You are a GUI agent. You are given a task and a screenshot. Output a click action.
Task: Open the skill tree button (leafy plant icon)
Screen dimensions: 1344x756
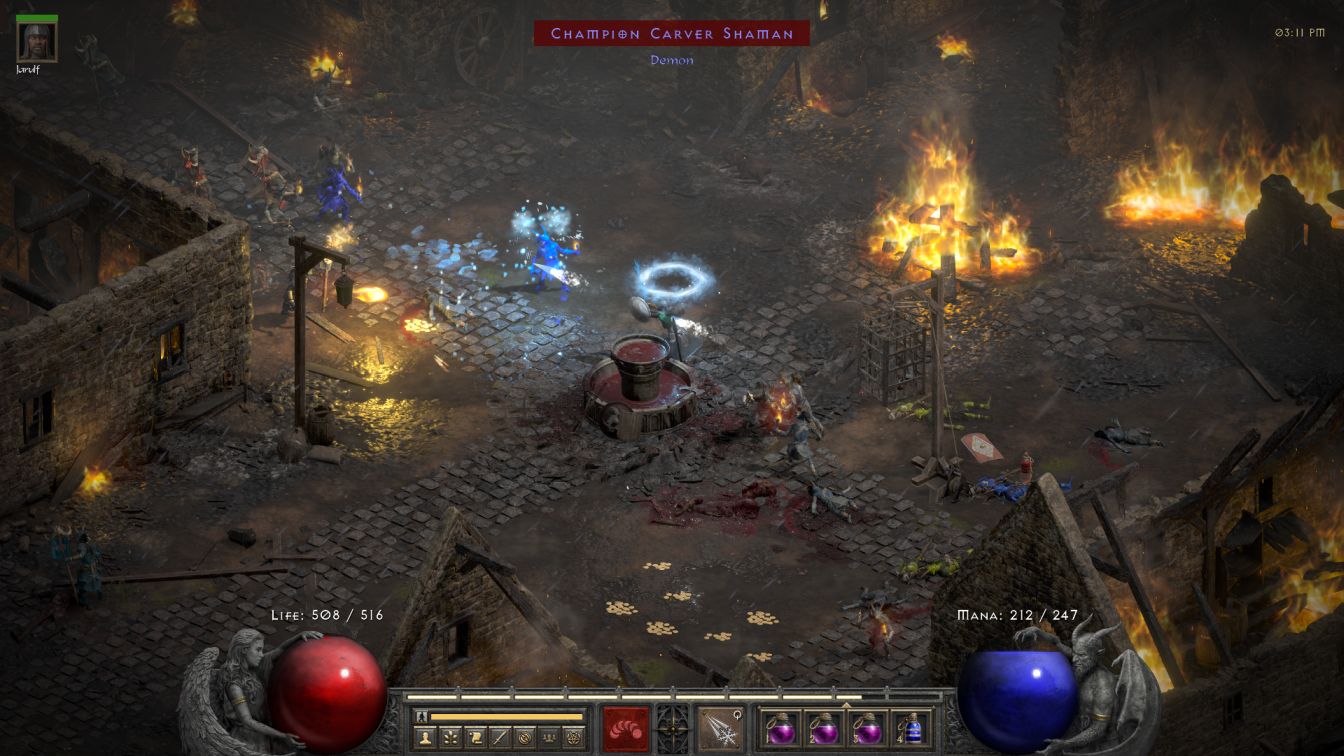(450, 738)
